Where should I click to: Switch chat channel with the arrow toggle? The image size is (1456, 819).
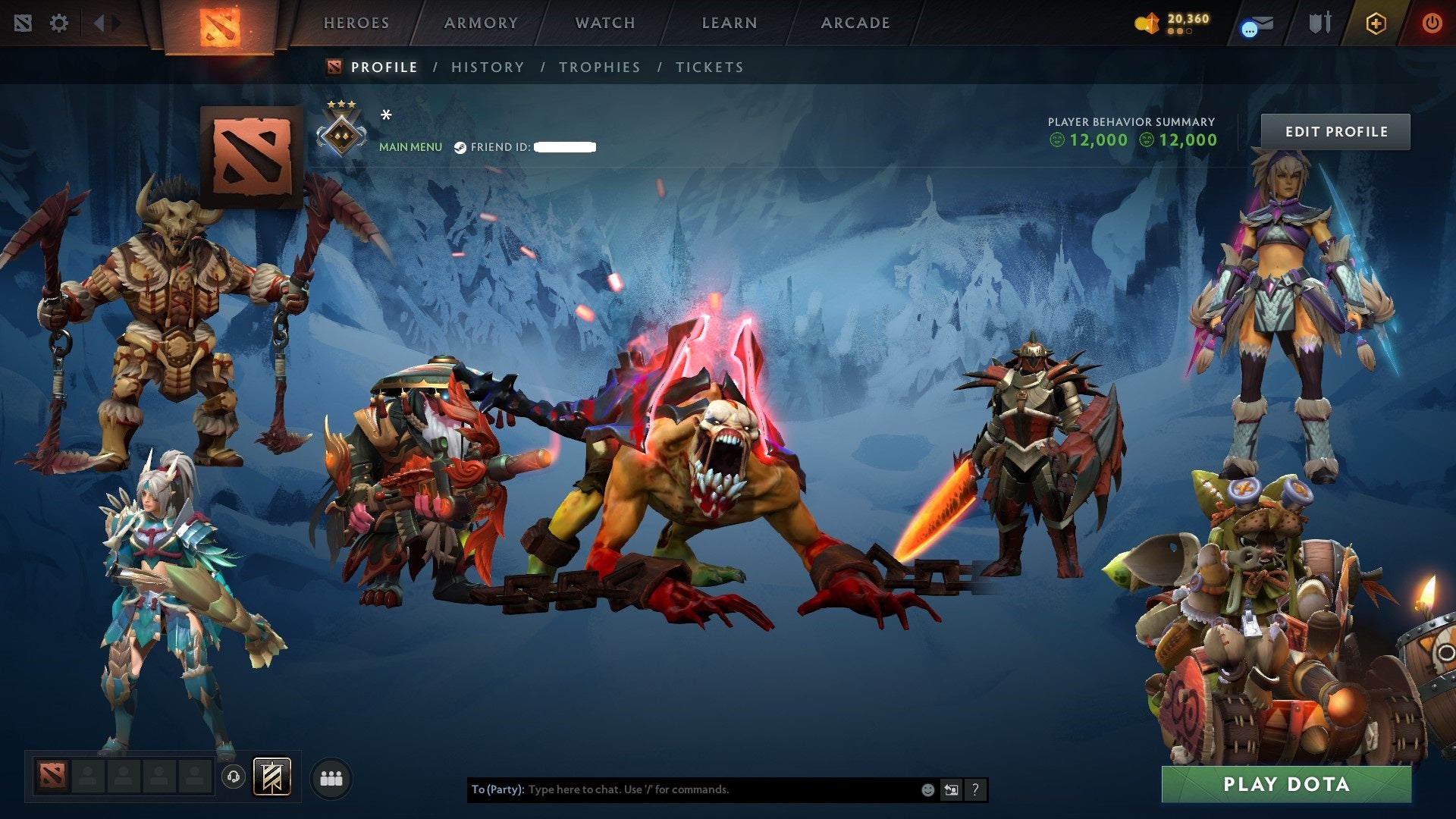click(x=951, y=789)
